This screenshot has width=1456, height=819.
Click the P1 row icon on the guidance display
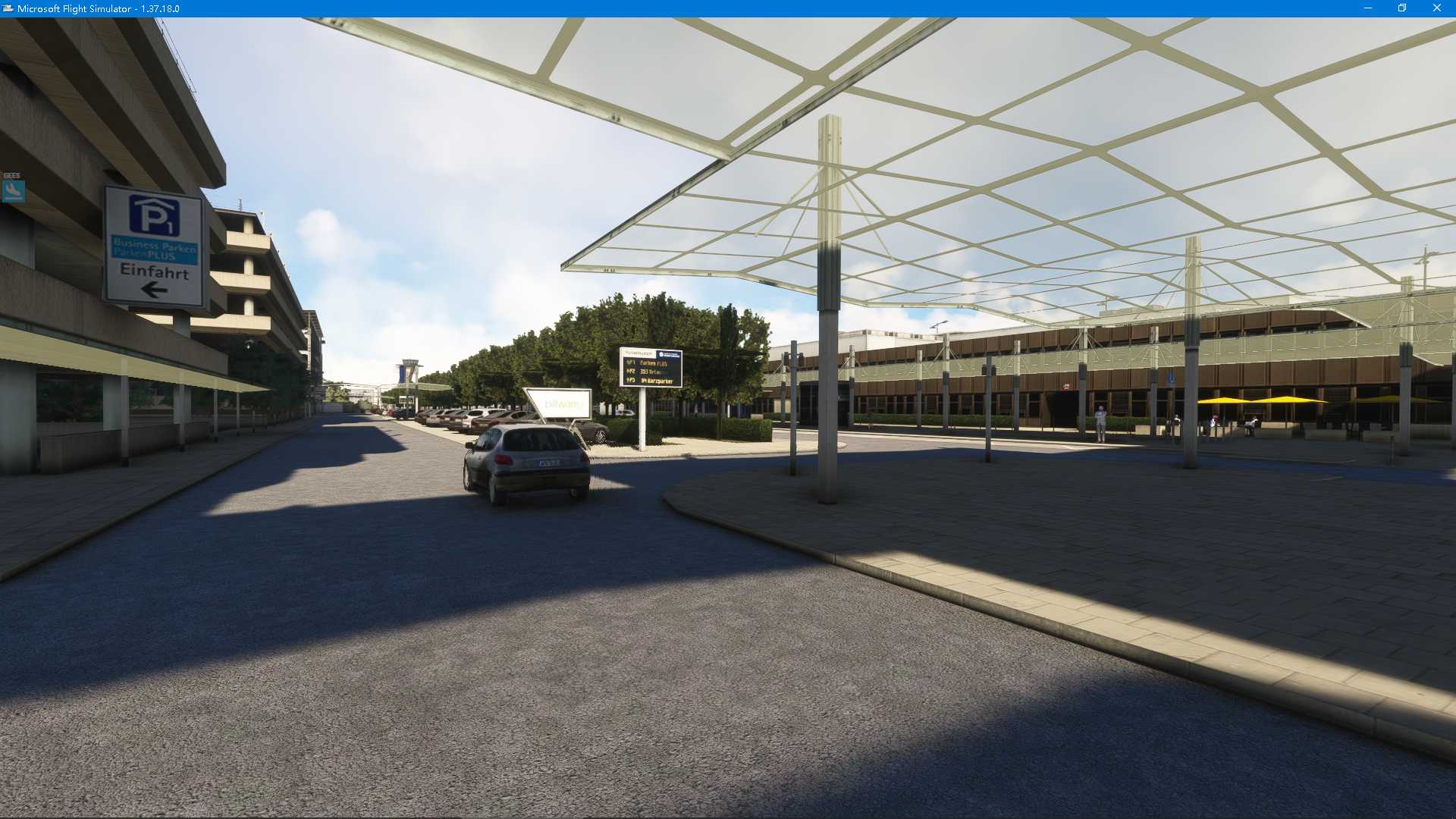(x=630, y=363)
